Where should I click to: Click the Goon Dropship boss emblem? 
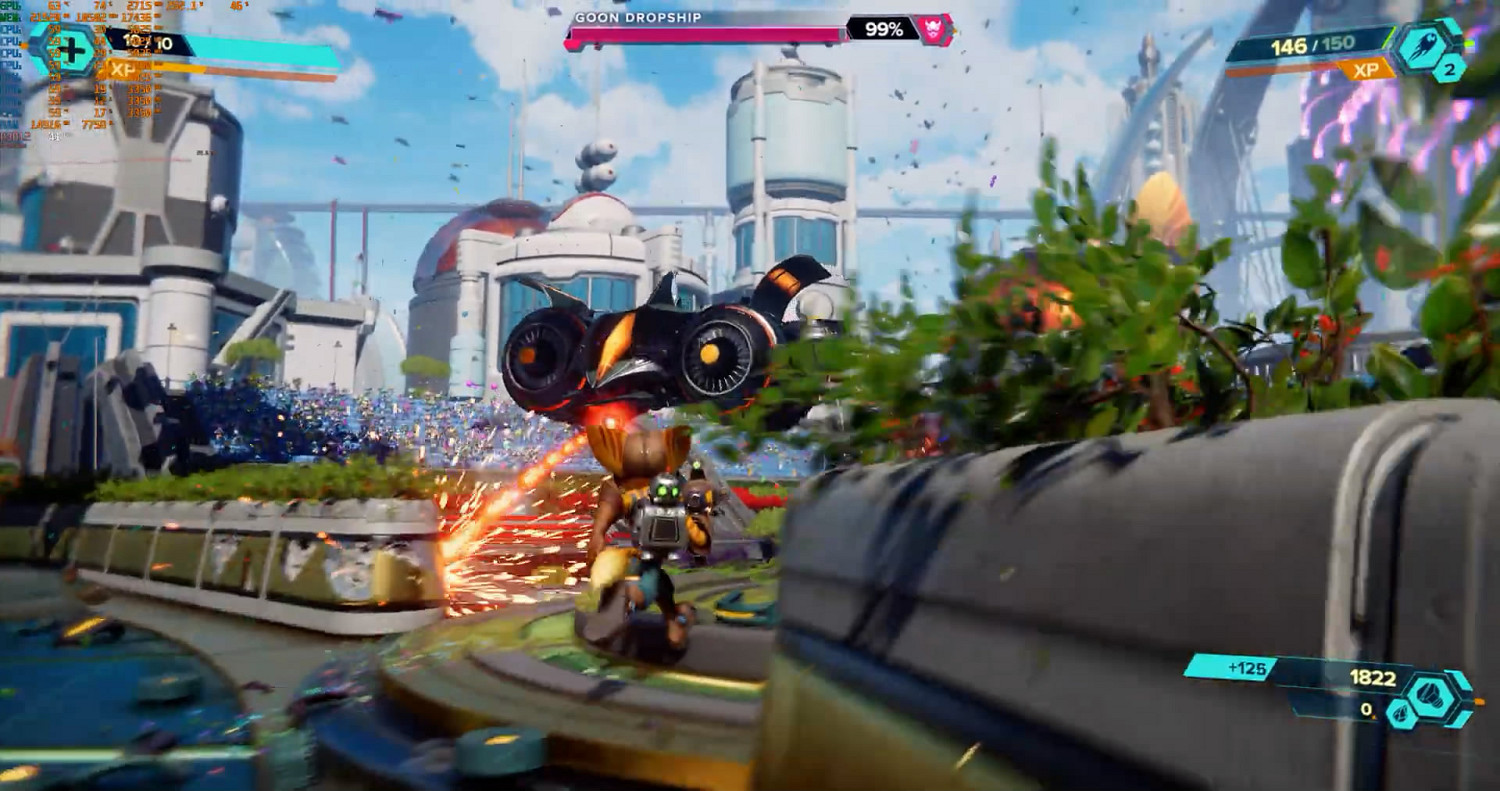click(936, 30)
